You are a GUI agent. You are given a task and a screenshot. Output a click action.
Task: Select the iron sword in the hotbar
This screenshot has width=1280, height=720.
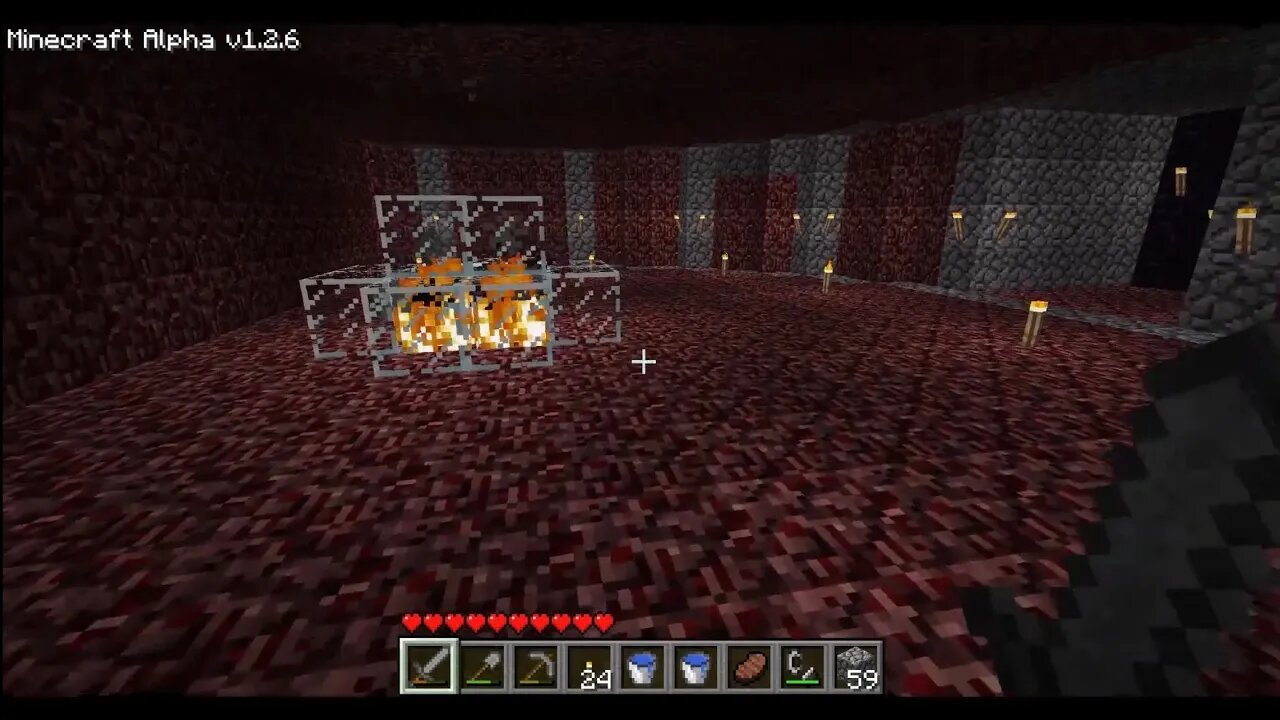click(427, 666)
